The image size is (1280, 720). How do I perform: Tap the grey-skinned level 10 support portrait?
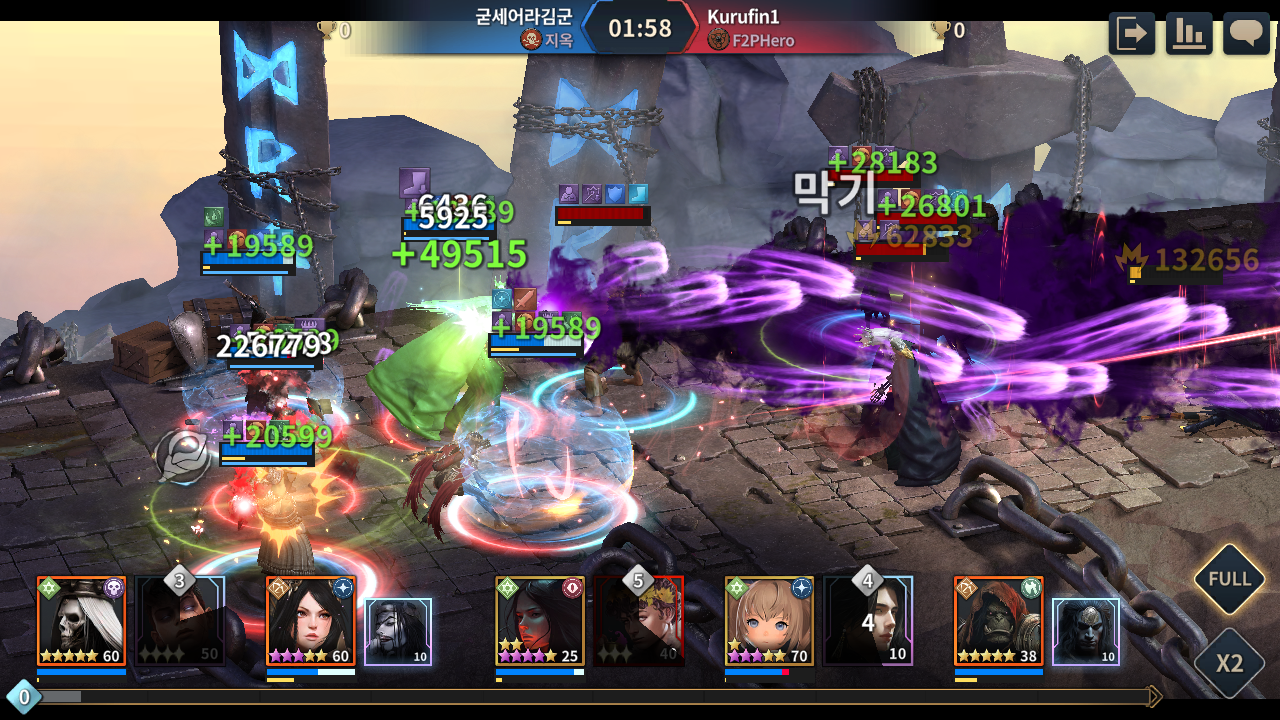pos(1085,632)
